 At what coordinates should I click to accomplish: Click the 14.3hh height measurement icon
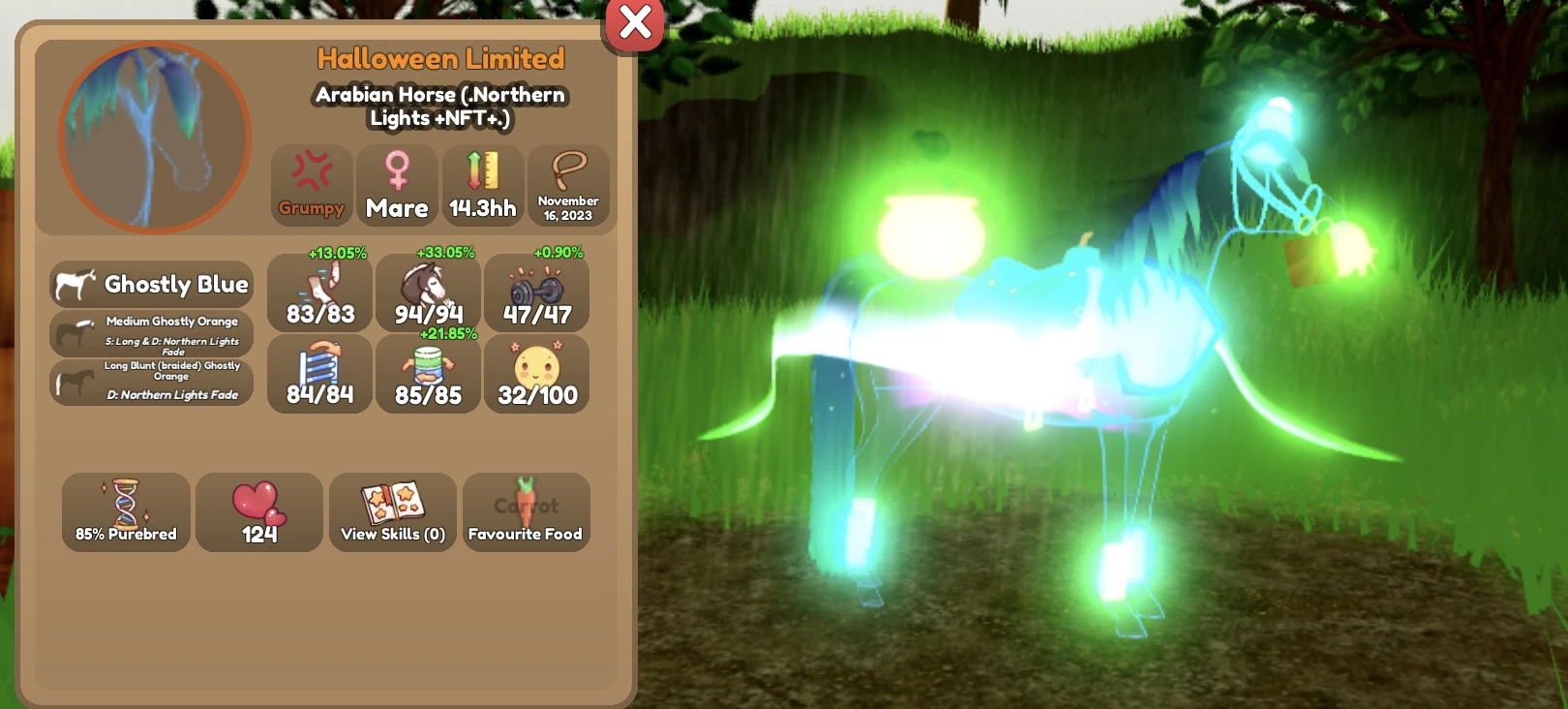(x=483, y=186)
